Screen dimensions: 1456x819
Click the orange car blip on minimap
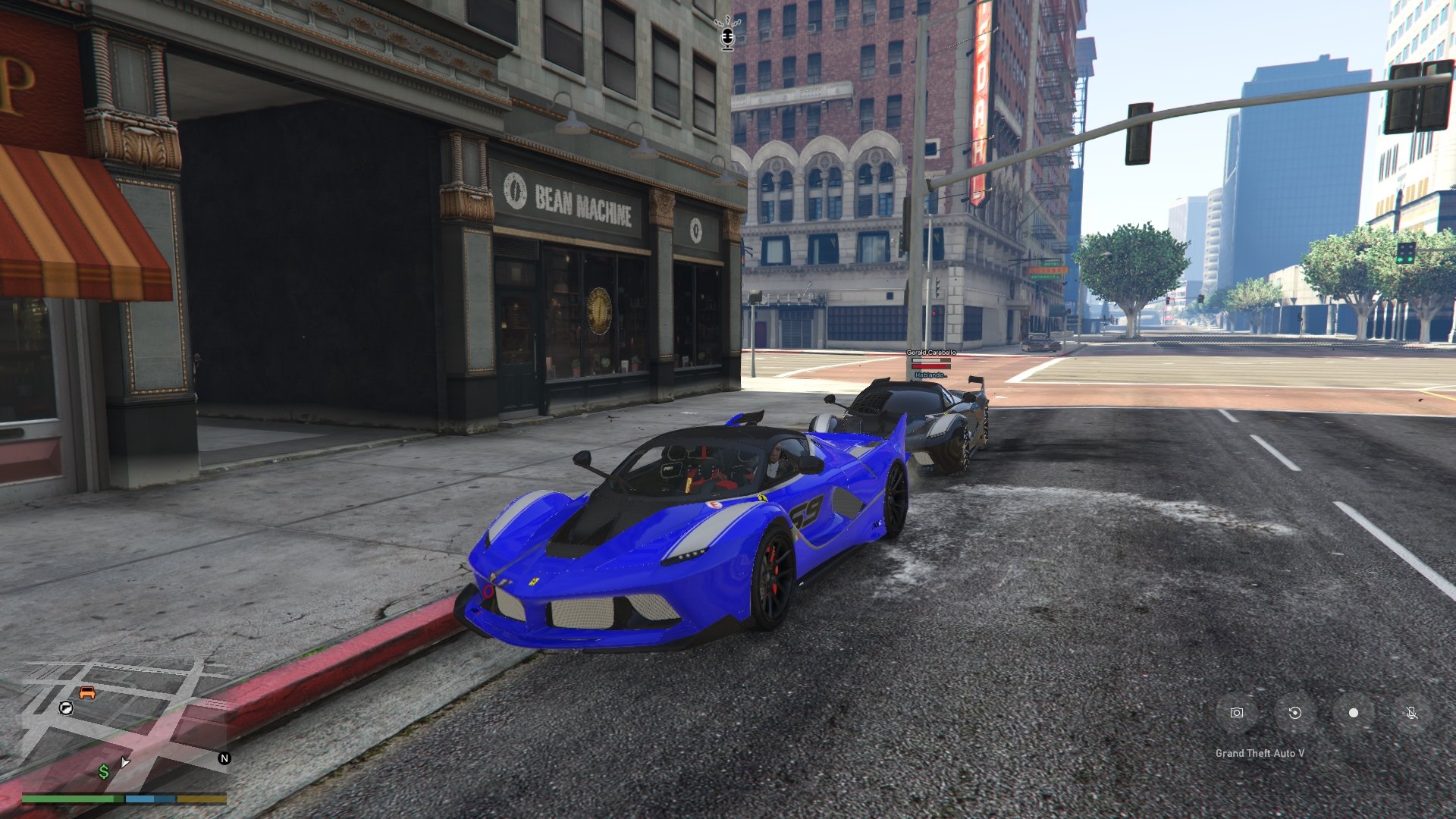tap(87, 693)
